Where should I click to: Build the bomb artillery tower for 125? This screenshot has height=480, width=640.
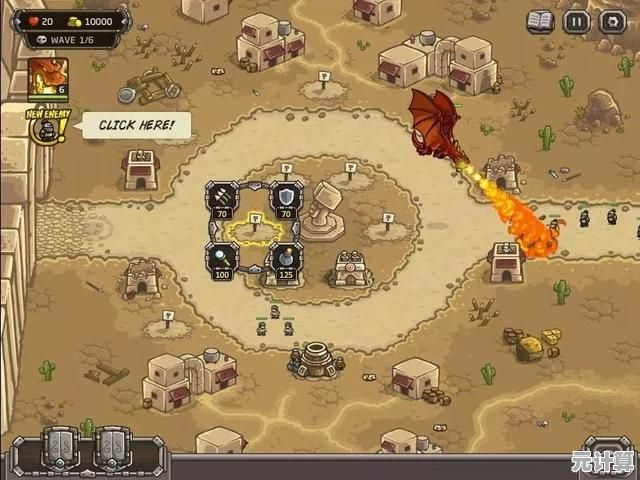pos(286,257)
